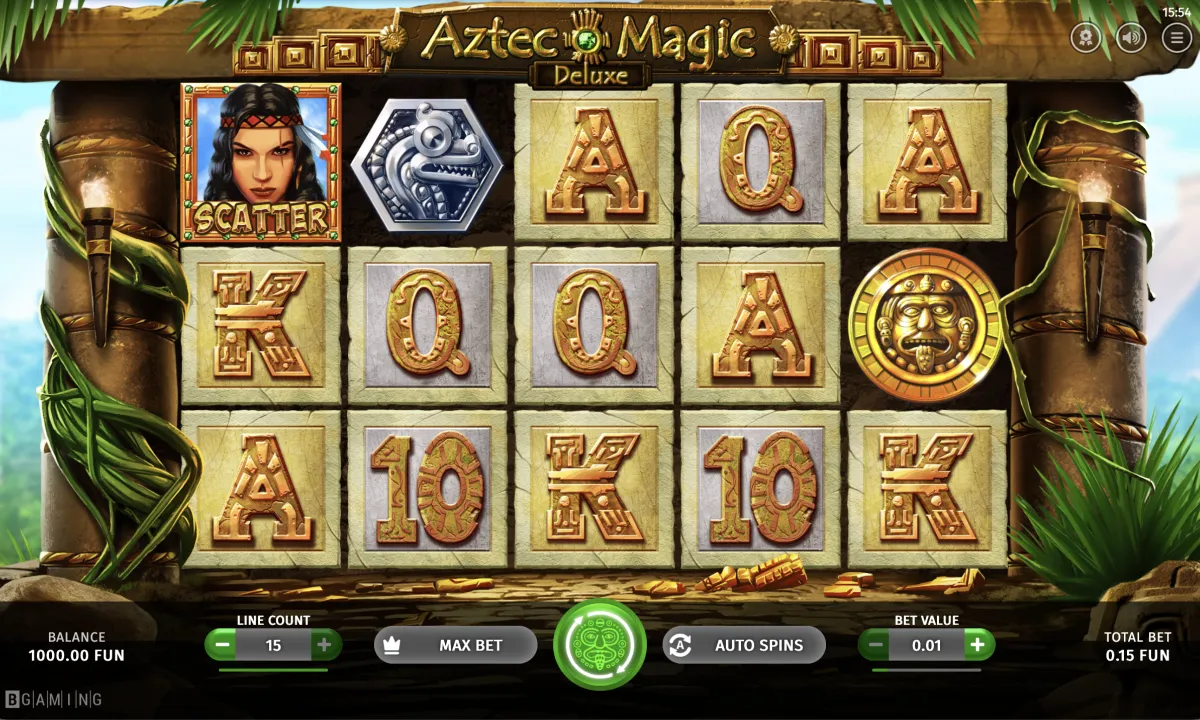The height and width of the screenshot is (720, 1200).
Task: Increase the line count with plus
Action: tap(323, 645)
